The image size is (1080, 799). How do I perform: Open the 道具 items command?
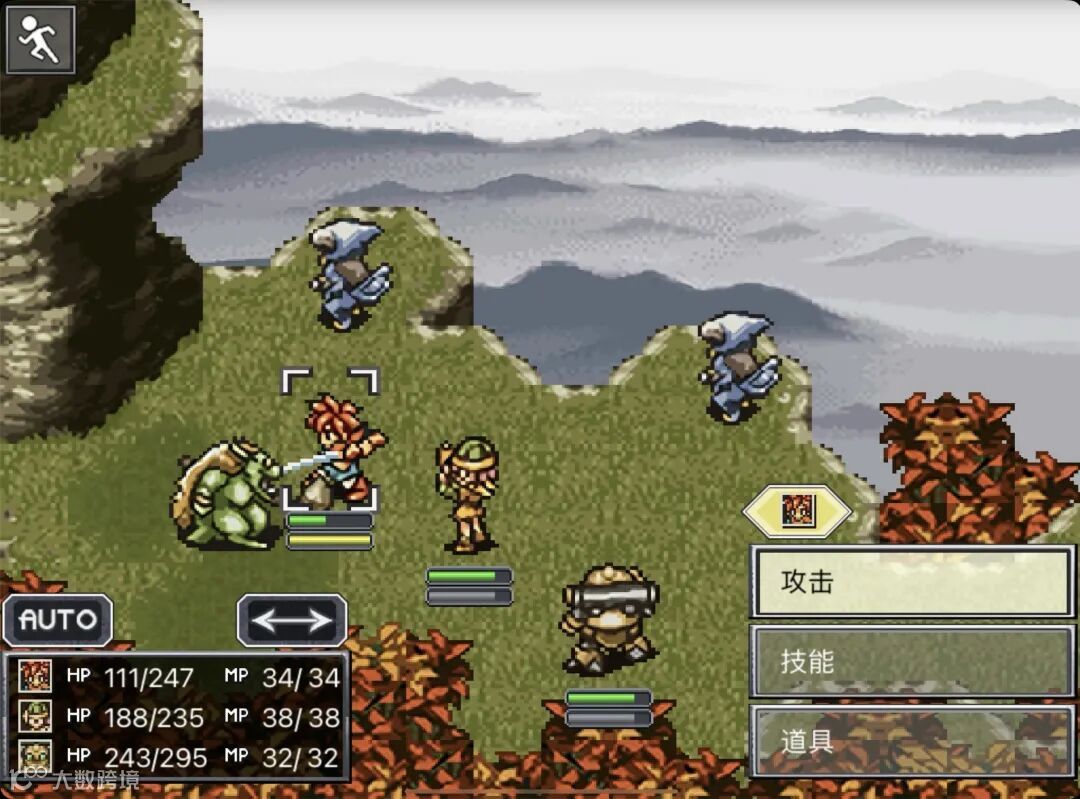coord(911,741)
